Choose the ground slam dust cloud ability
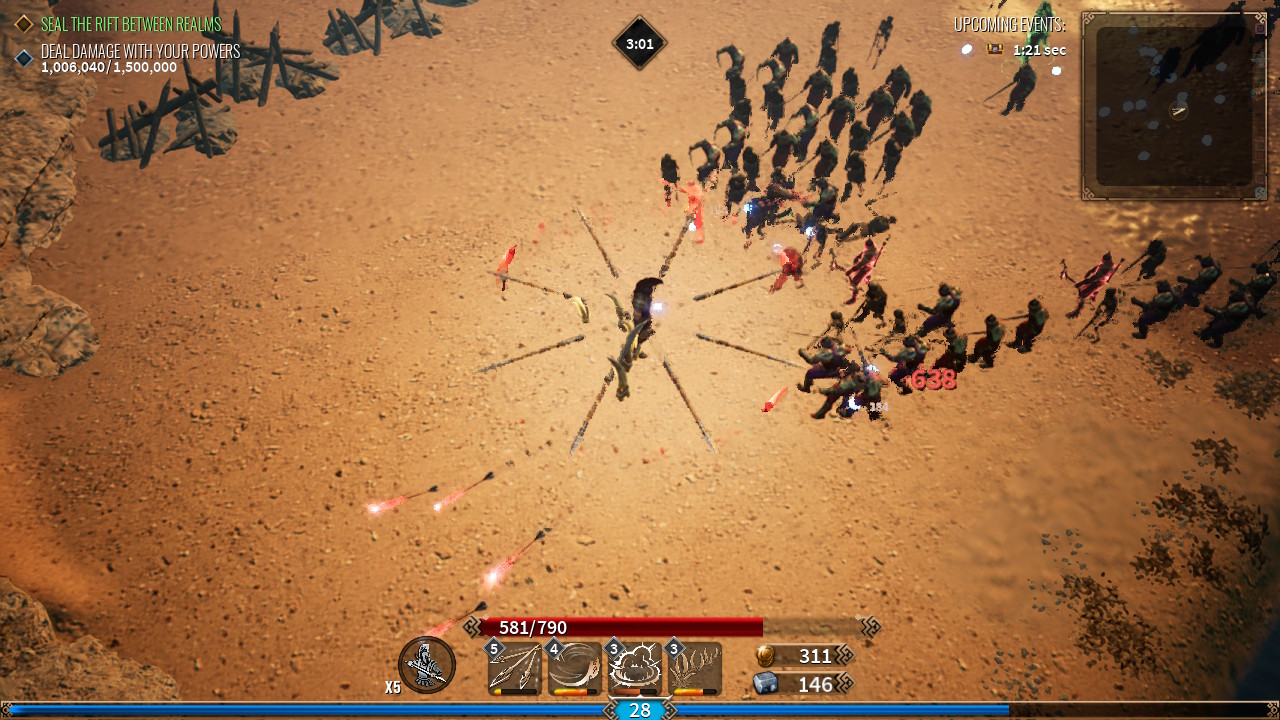The image size is (1280, 720). tap(635, 668)
